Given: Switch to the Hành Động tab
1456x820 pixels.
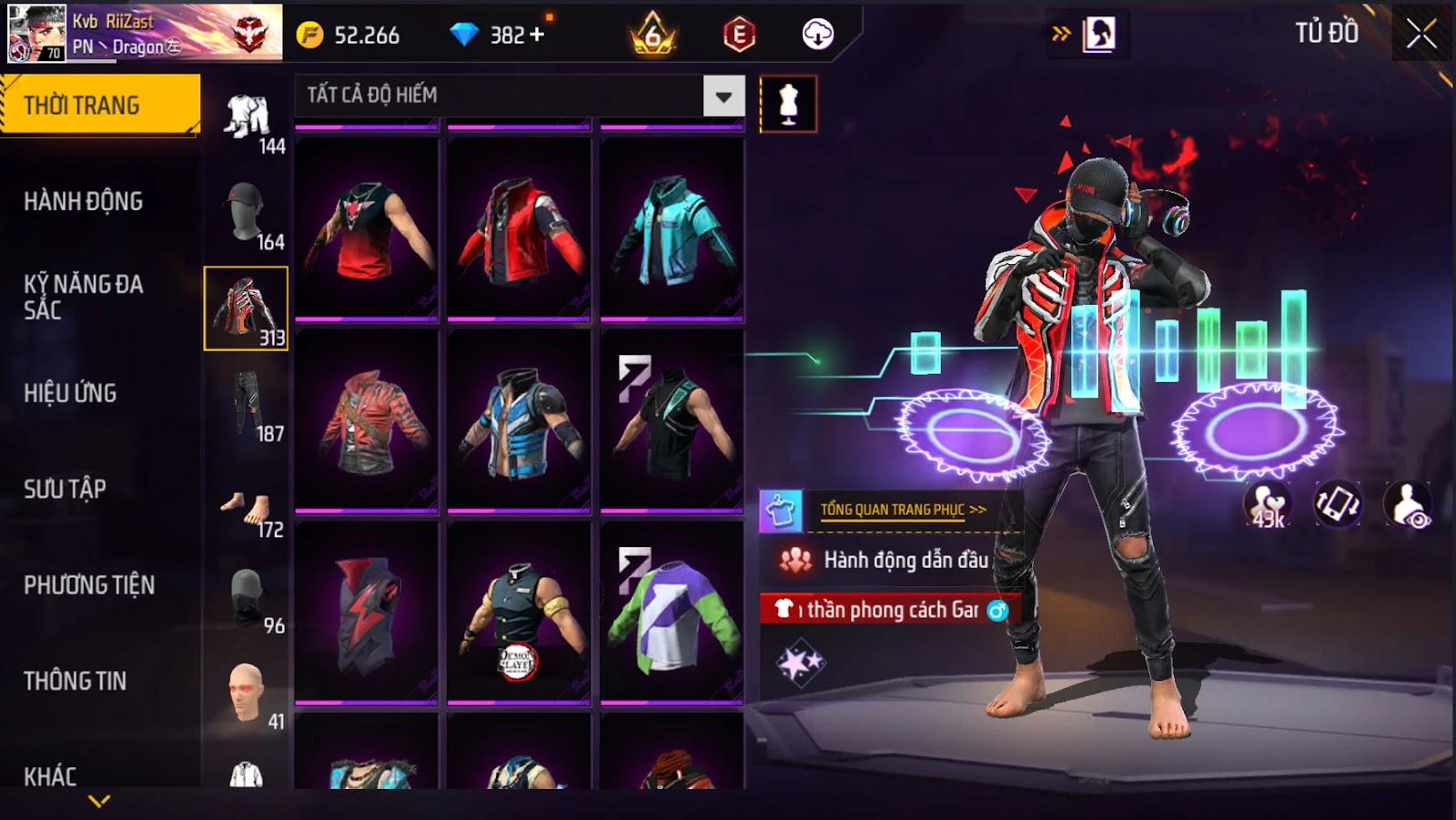Looking at the screenshot, I should pos(84,201).
